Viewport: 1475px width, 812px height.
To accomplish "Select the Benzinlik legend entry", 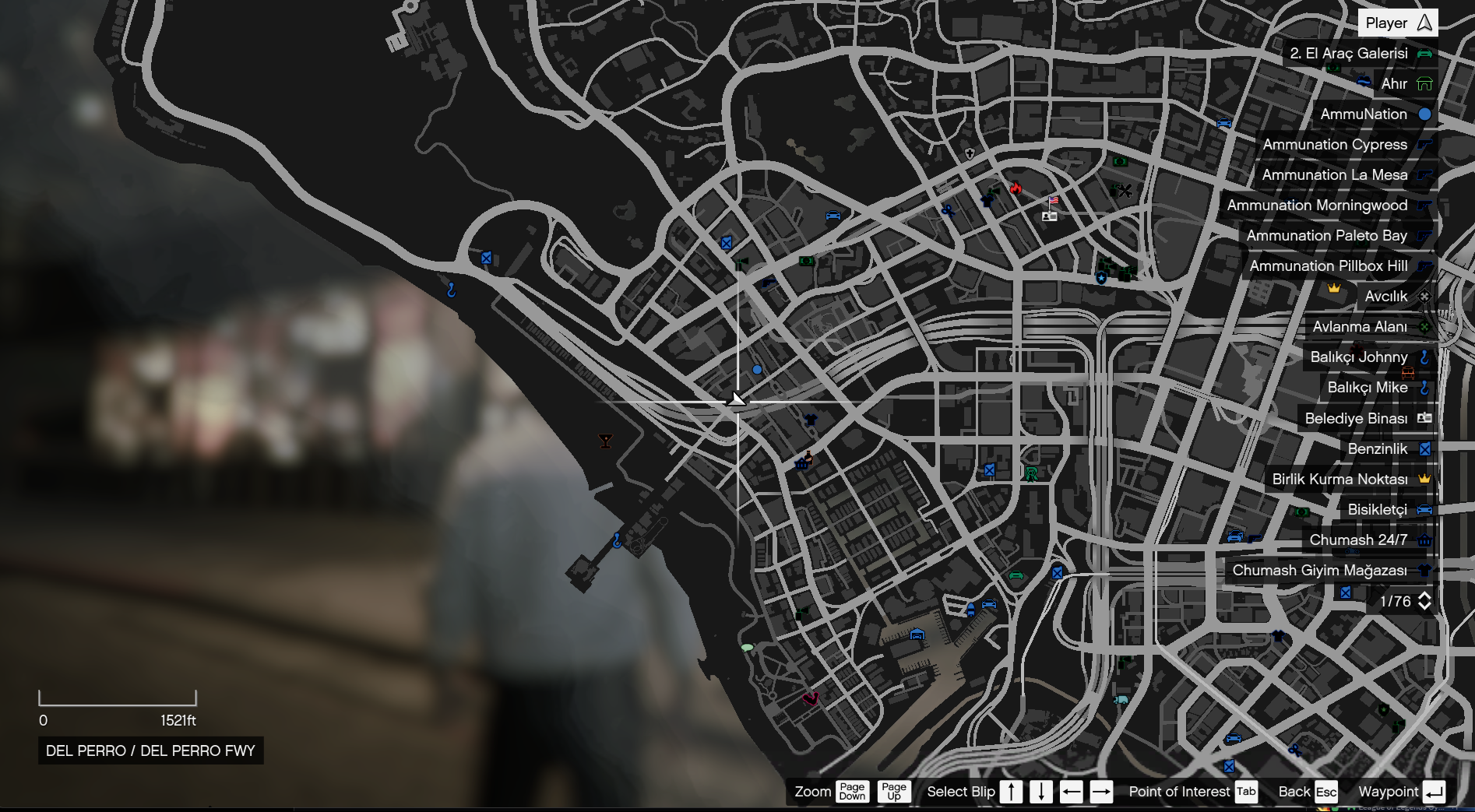I will tap(1388, 449).
